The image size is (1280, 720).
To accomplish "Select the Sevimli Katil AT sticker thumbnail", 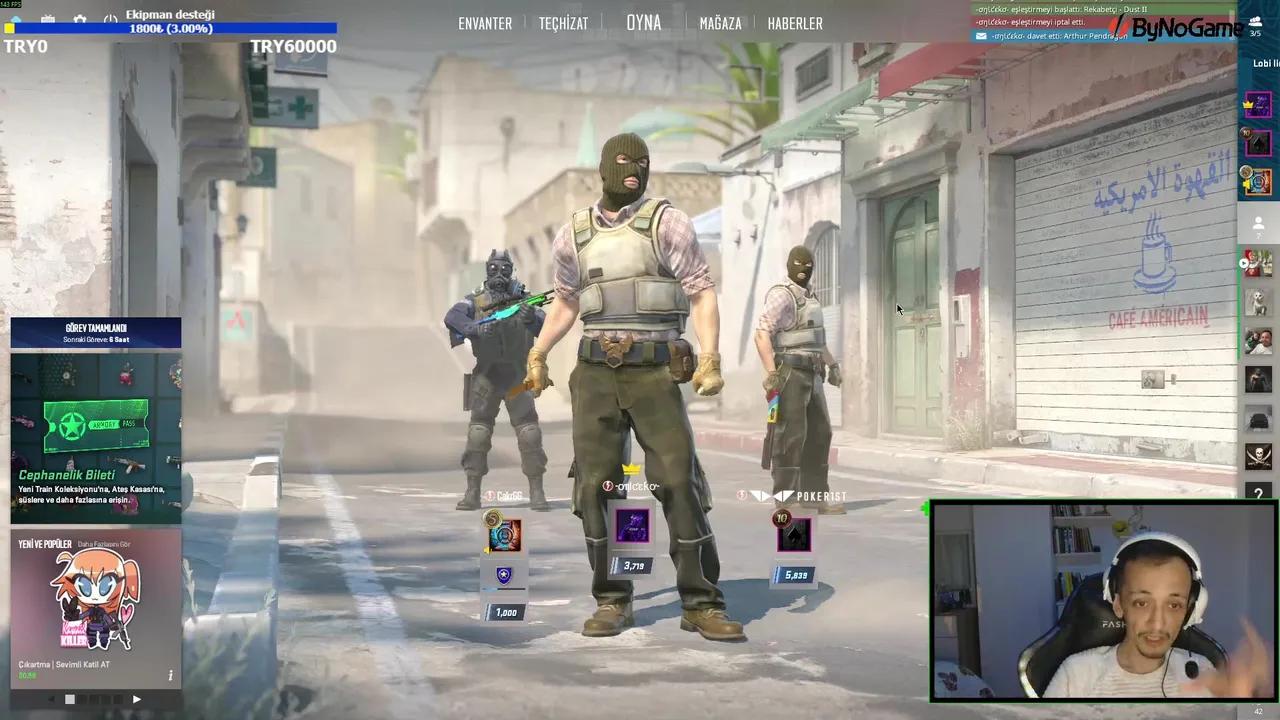I will click(x=95, y=600).
